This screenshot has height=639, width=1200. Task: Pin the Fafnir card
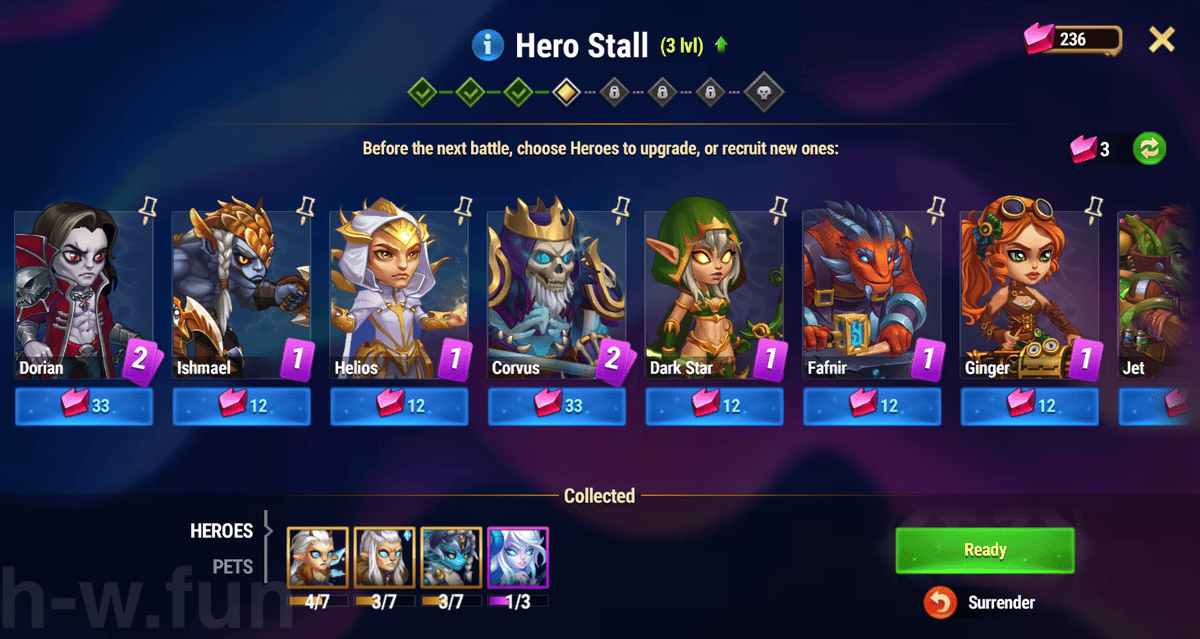pyautogui.click(x=935, y=207)
